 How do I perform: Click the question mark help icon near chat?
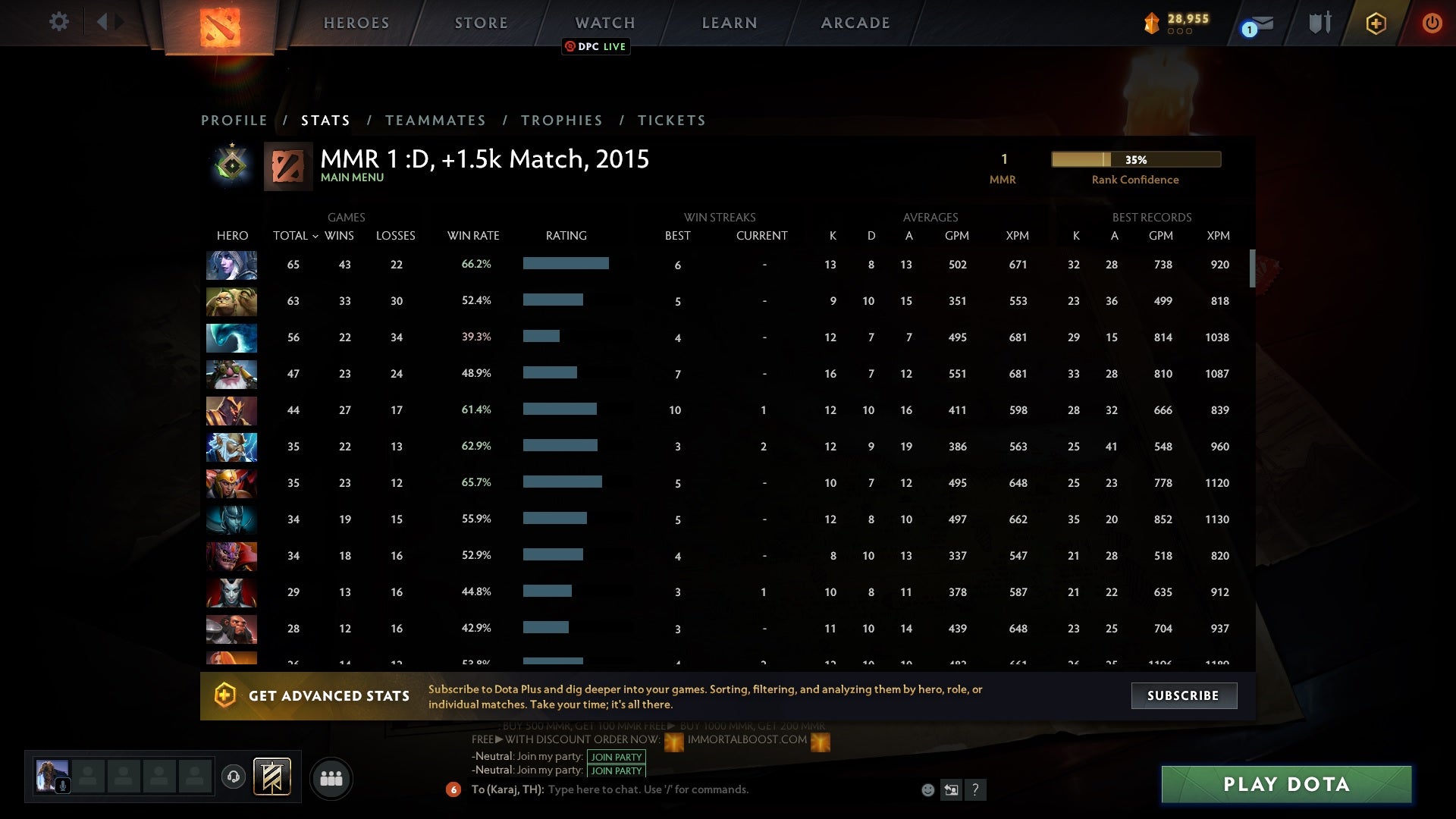975,789
